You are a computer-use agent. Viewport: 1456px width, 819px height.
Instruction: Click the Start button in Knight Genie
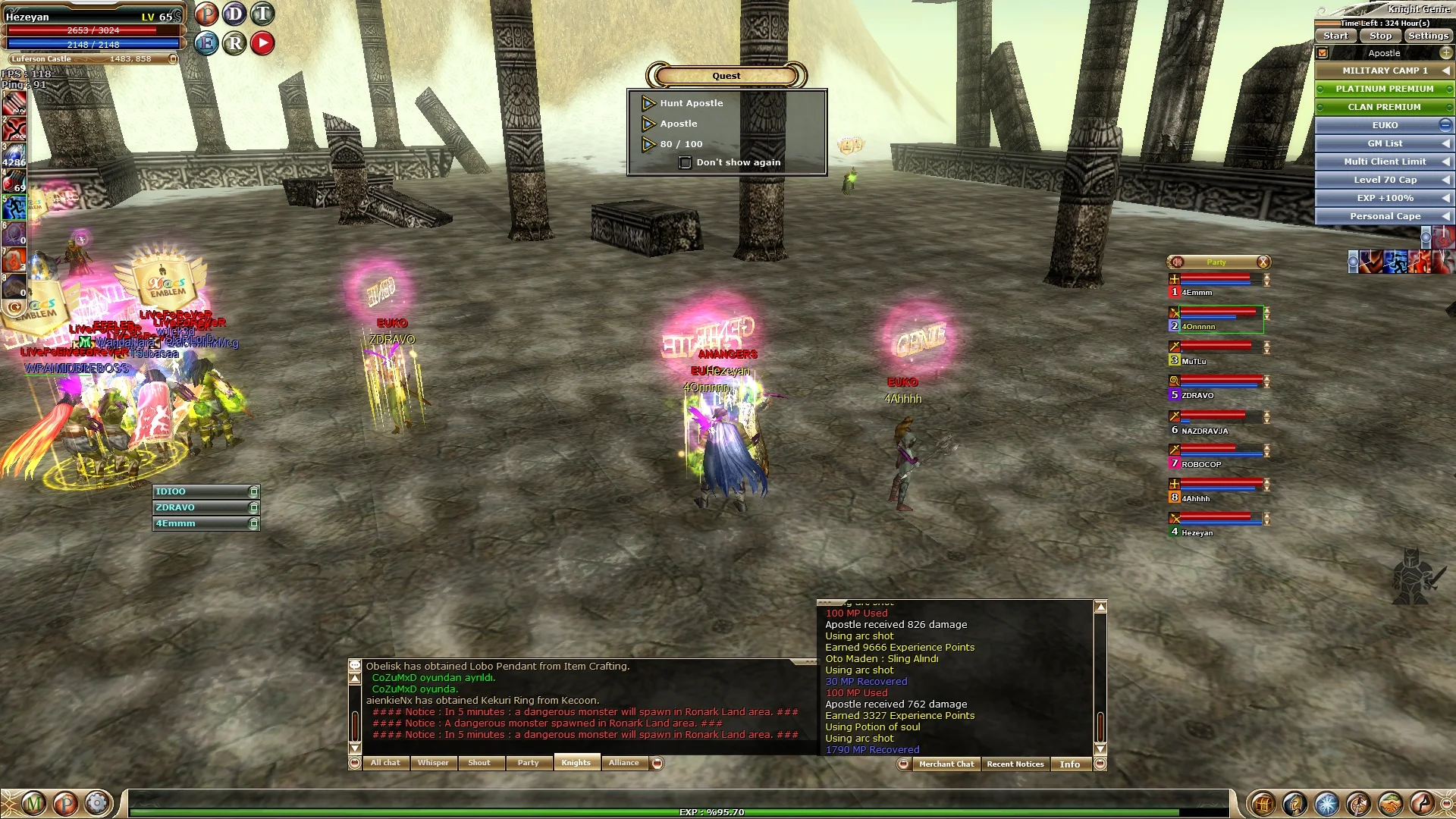tap(1335, 36)
